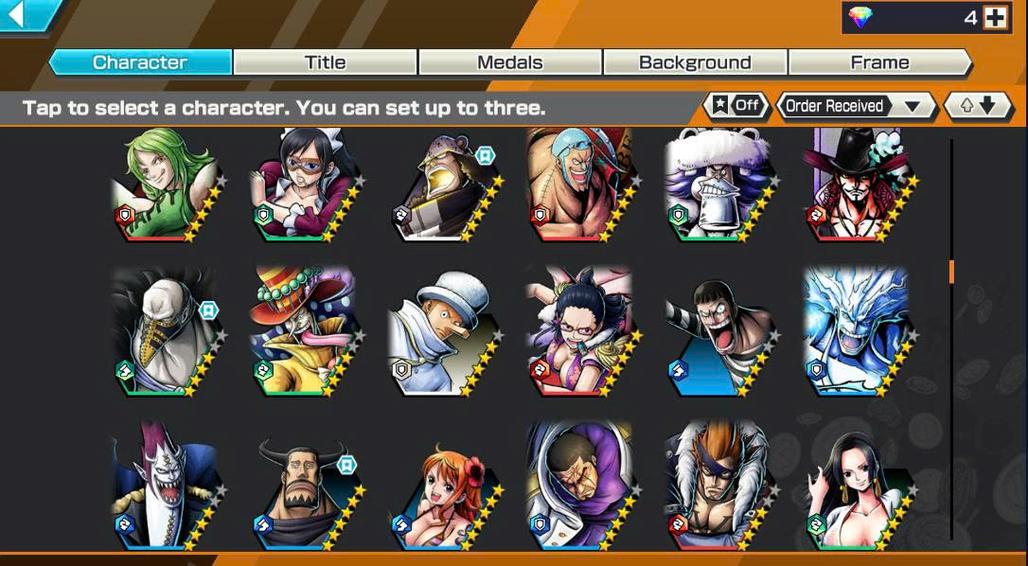Go back with the top-left arrow
This screenshot has width=1028, height=566.
pos(17,15)
